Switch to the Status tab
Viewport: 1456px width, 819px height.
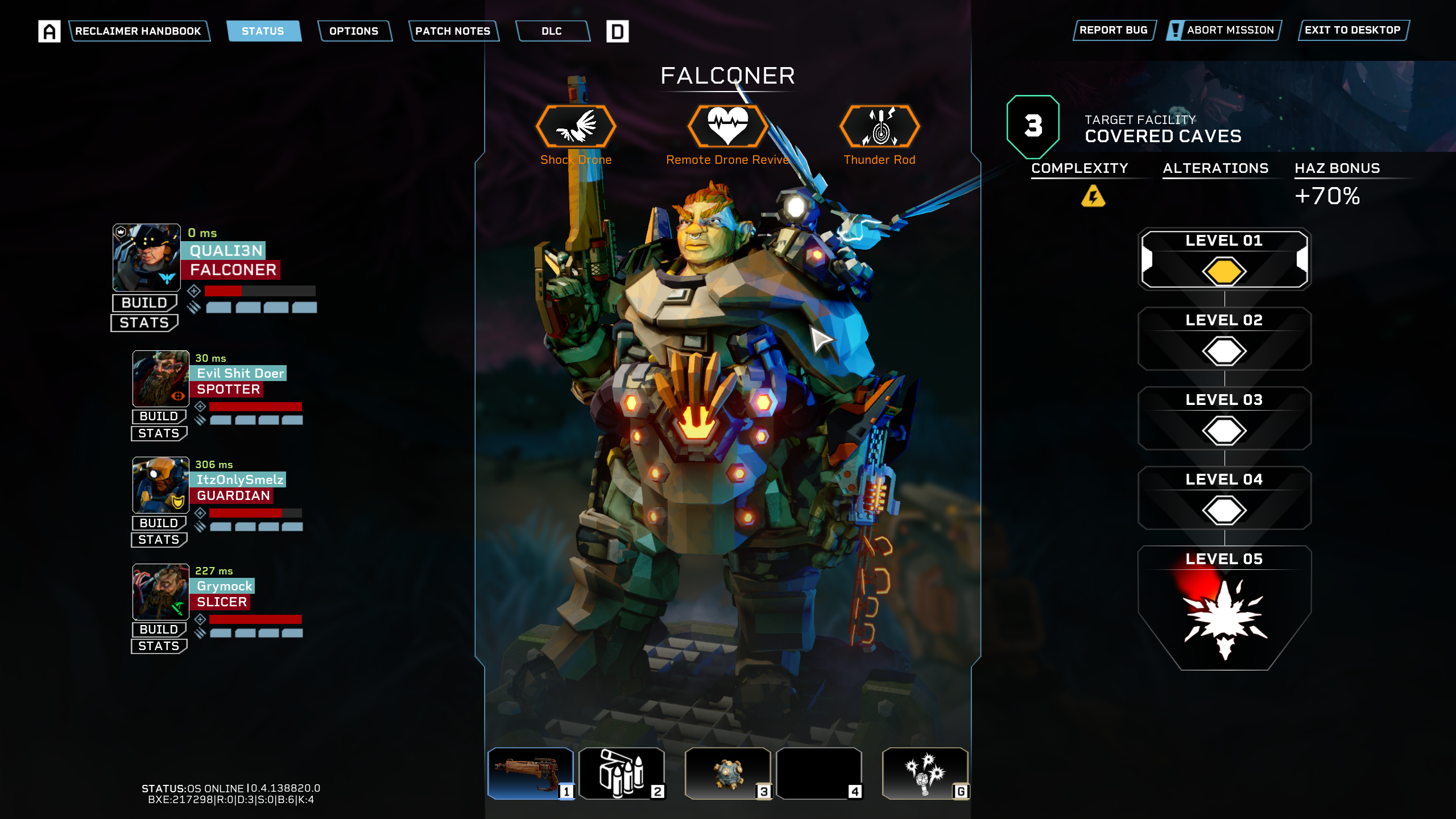263,31
